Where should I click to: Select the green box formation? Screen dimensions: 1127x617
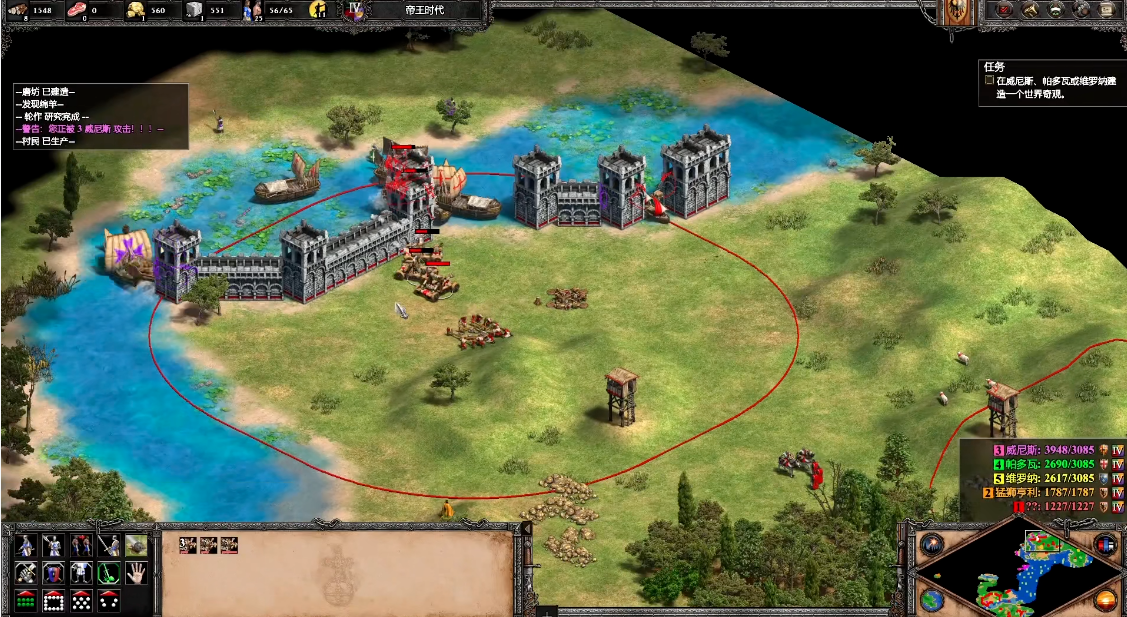coord(27,600)
